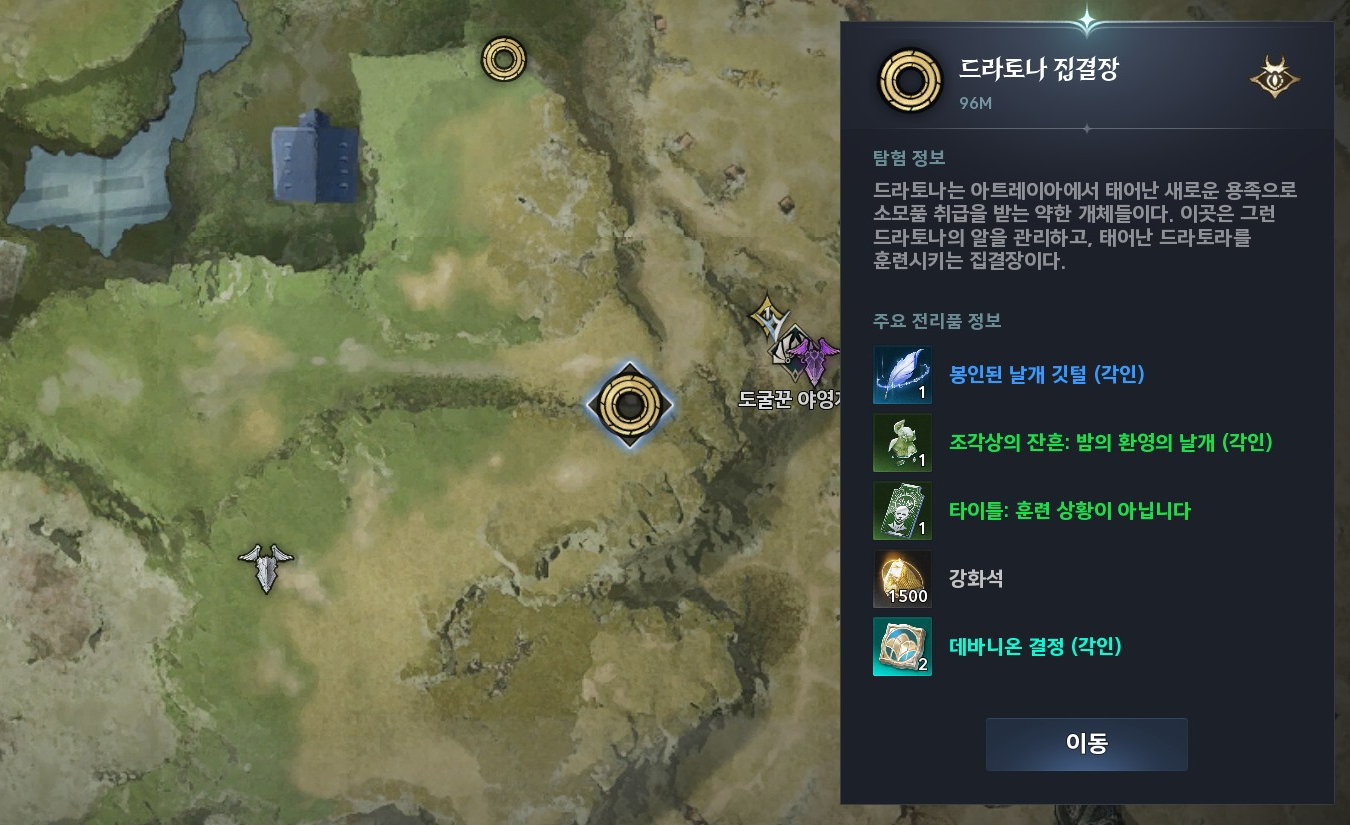Select the 도굴꾼 야영지 label text
Image resolution: width=1350 pixels, height=825 pixels.
[787, 398]
